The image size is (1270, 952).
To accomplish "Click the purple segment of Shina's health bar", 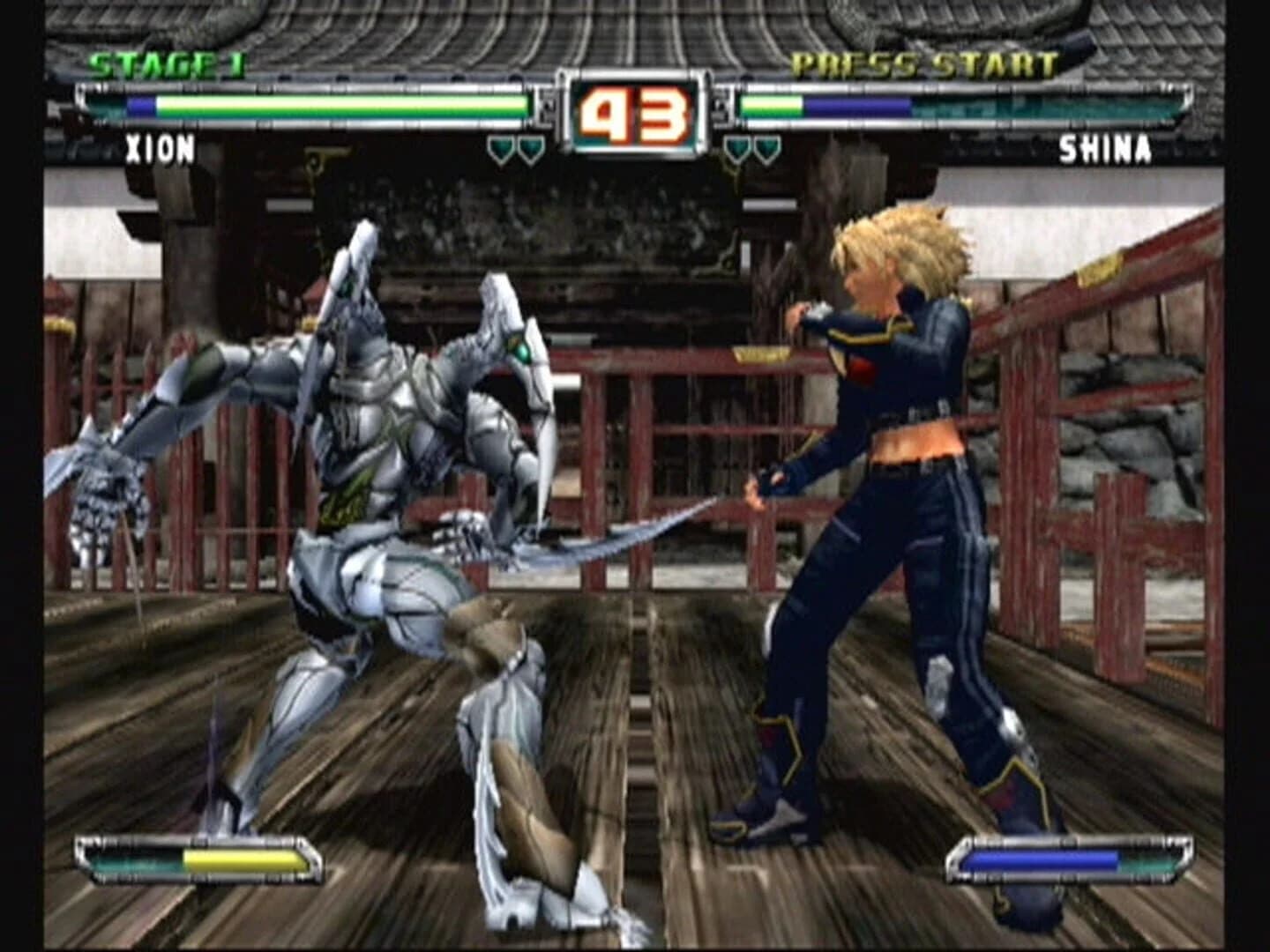I will [855, 106].
